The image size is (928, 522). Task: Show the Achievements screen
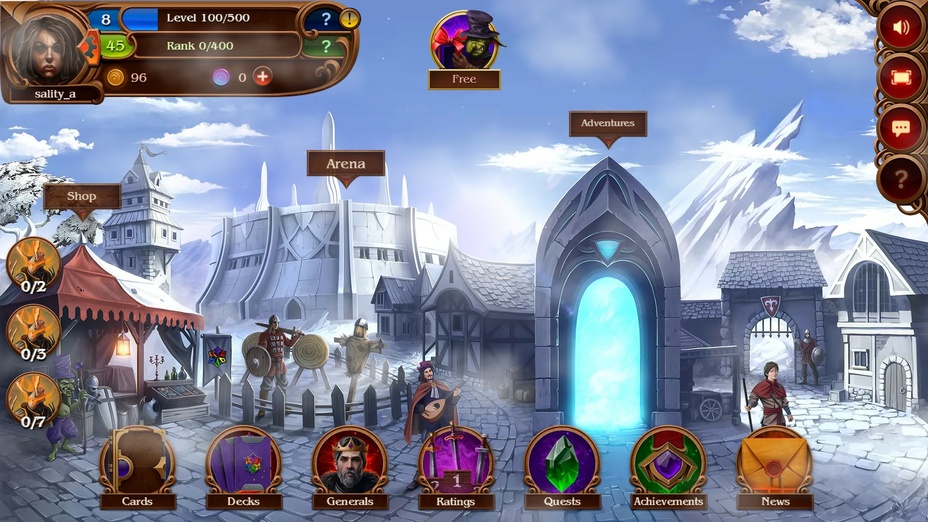(668, 463)
